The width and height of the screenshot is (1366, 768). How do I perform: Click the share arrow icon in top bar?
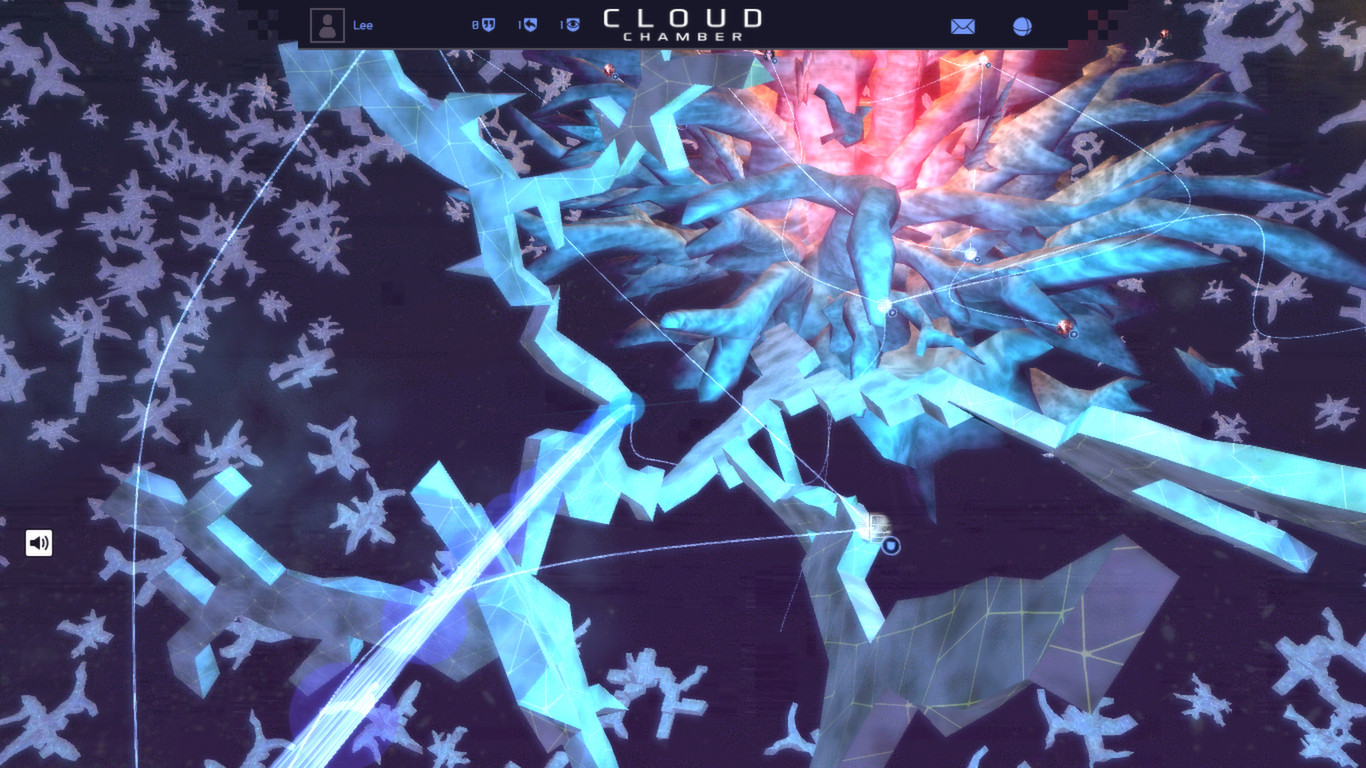tap(528, 24)
